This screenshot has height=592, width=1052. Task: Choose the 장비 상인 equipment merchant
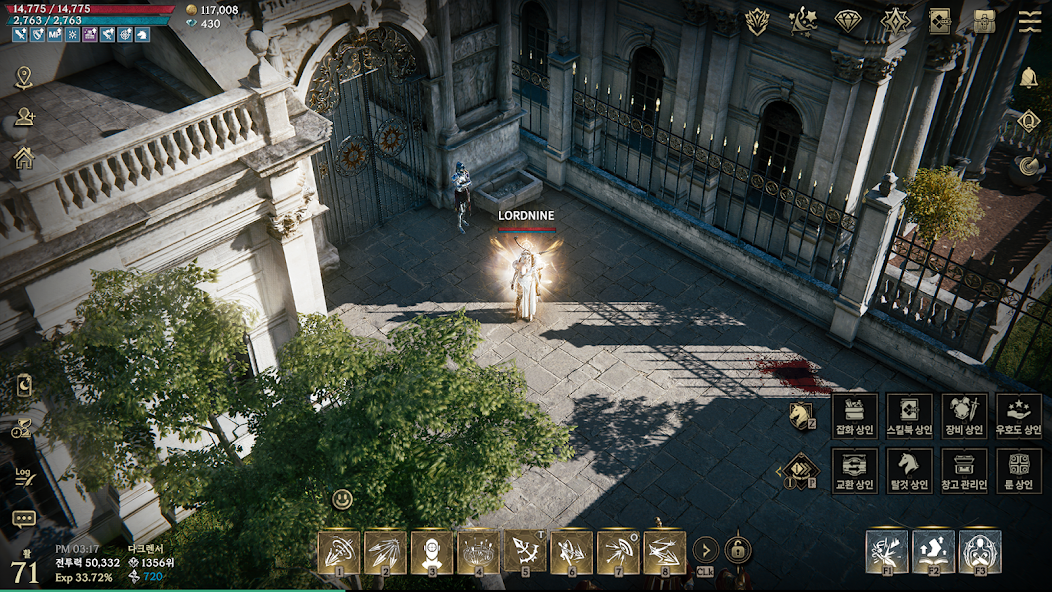tap(964, 415)
